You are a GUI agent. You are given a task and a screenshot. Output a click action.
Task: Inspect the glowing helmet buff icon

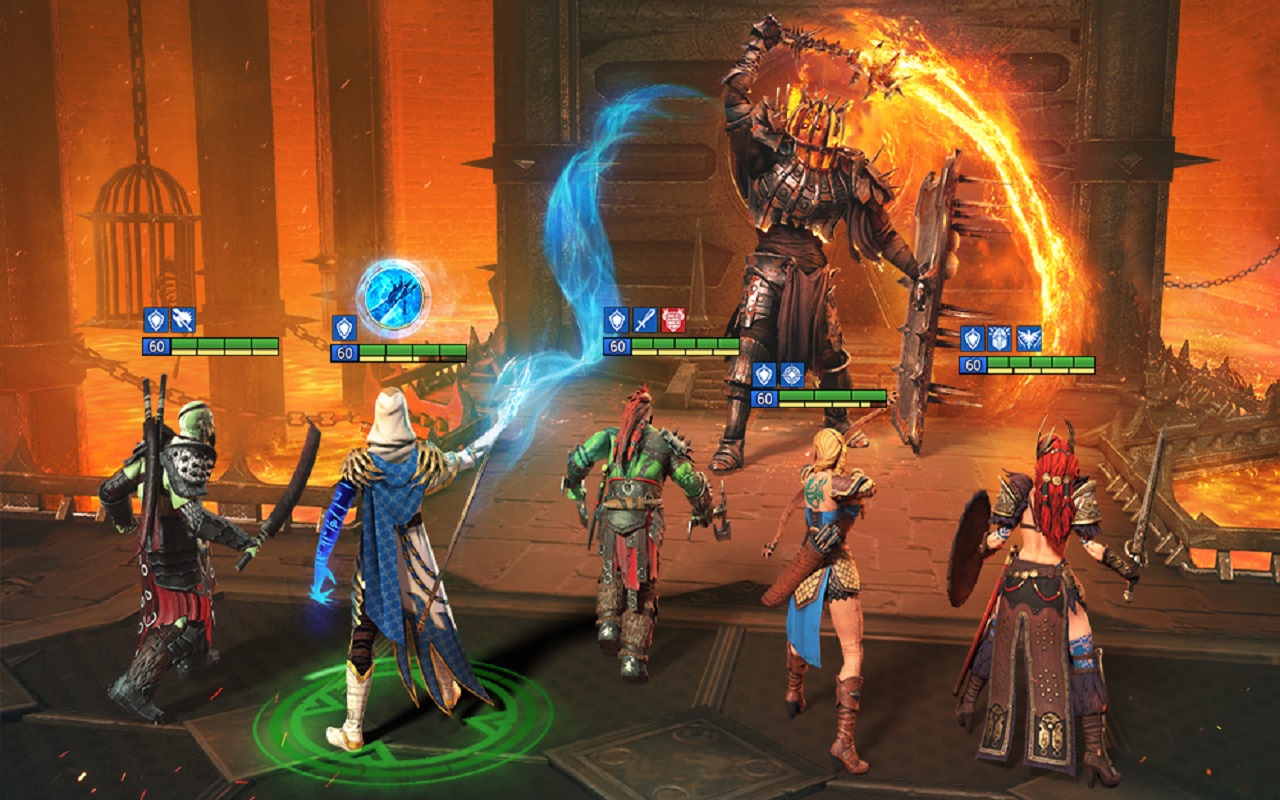point(1000,338)
